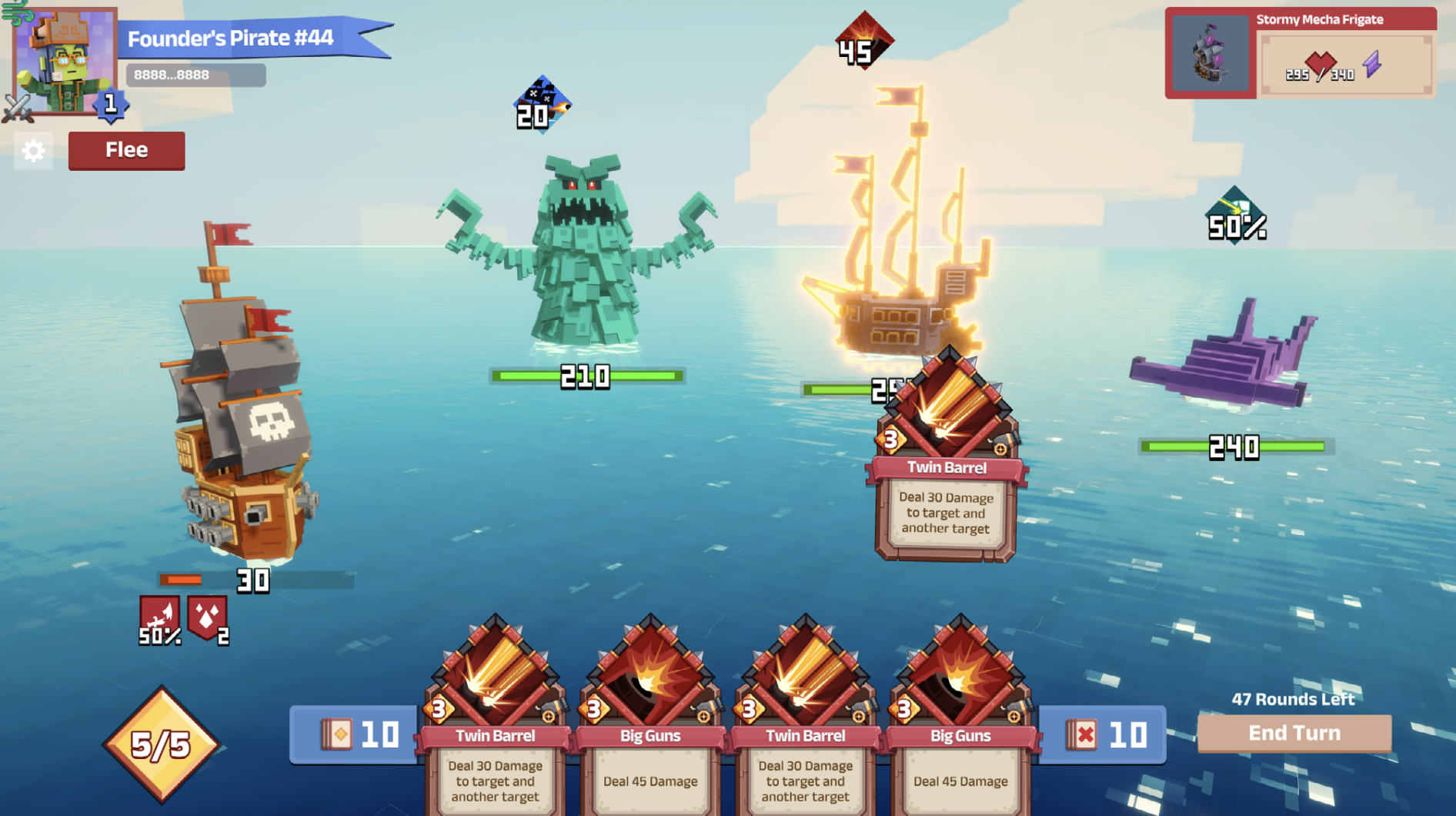This screenshot has width=1456, height=816.
Task: Select the Stormy Mecha Frigate ship thumbnail
Action: [x=1211, y=55]
